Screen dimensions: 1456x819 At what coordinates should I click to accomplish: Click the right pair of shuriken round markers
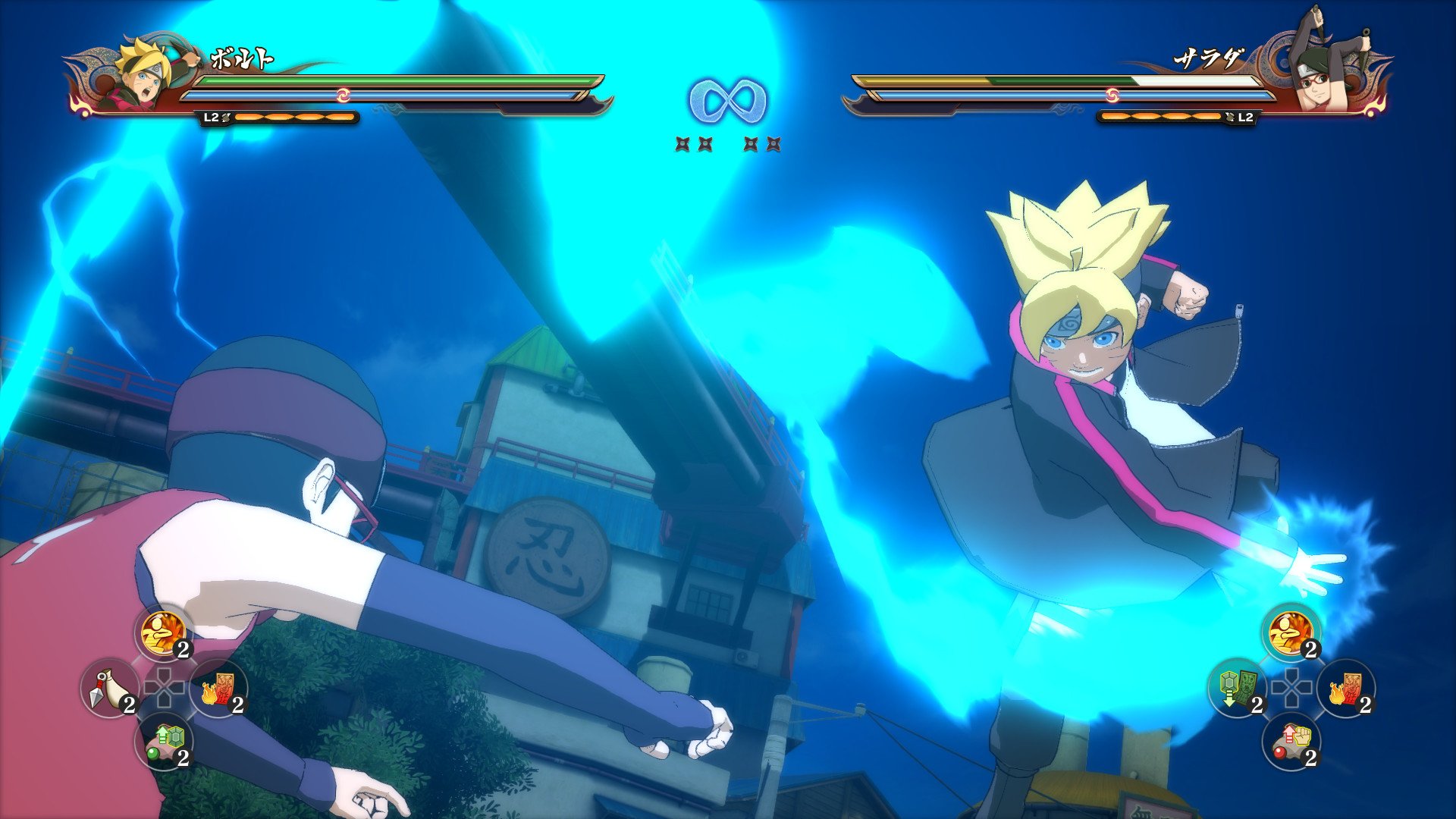click(762, 143)
